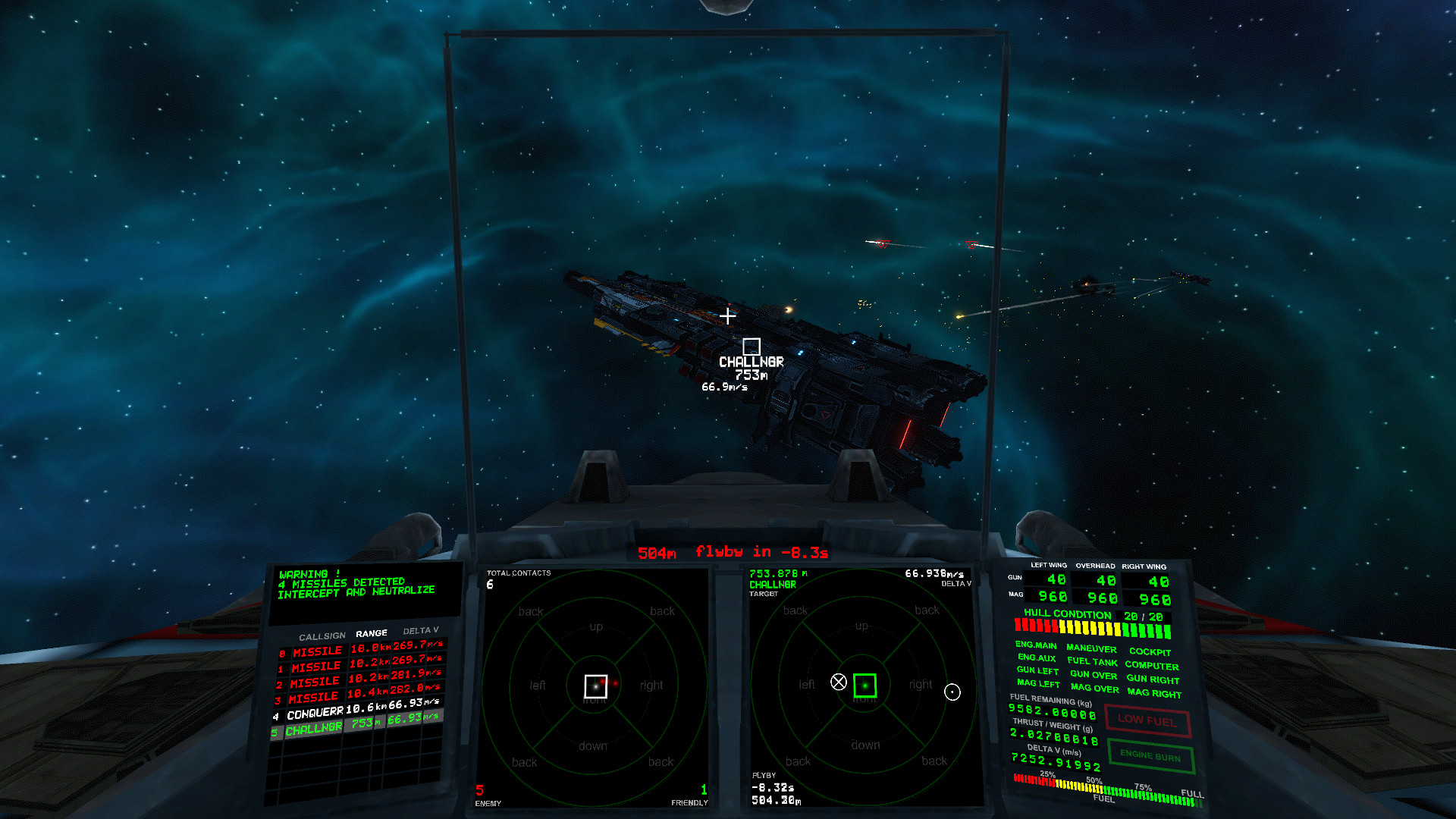This screenshot has height=819, width=1456.
Task: Select the COMPUTER system status label
Action: [1151, 665]
